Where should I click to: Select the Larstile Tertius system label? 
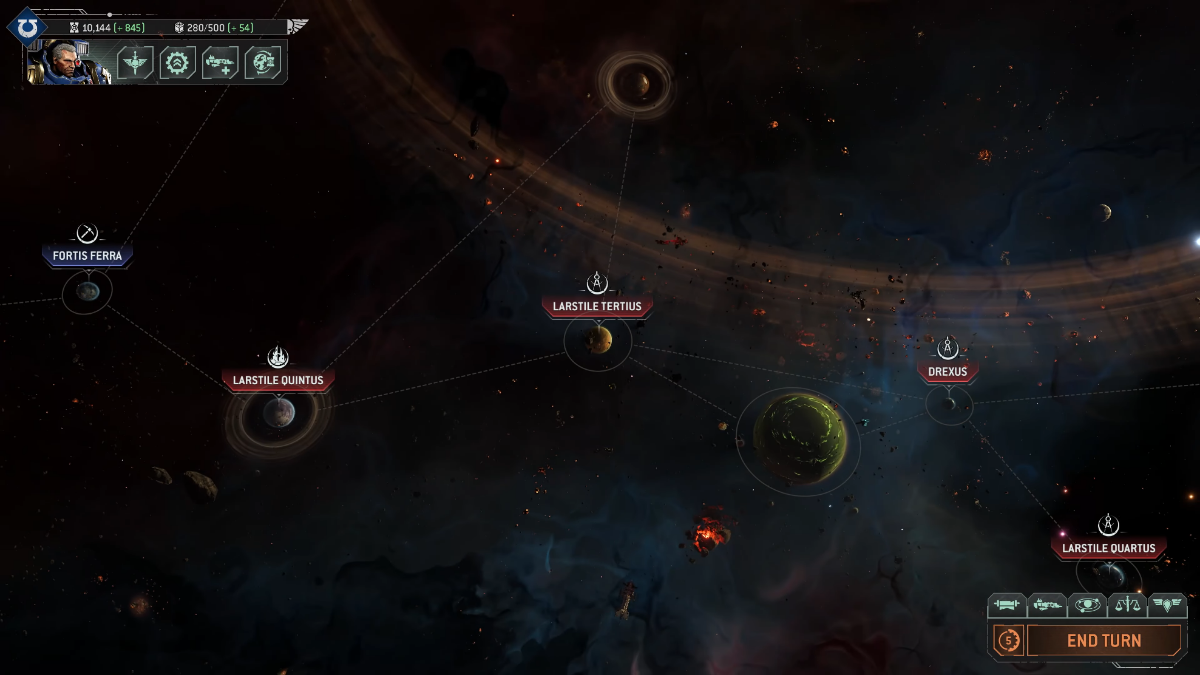pos(597,306)
